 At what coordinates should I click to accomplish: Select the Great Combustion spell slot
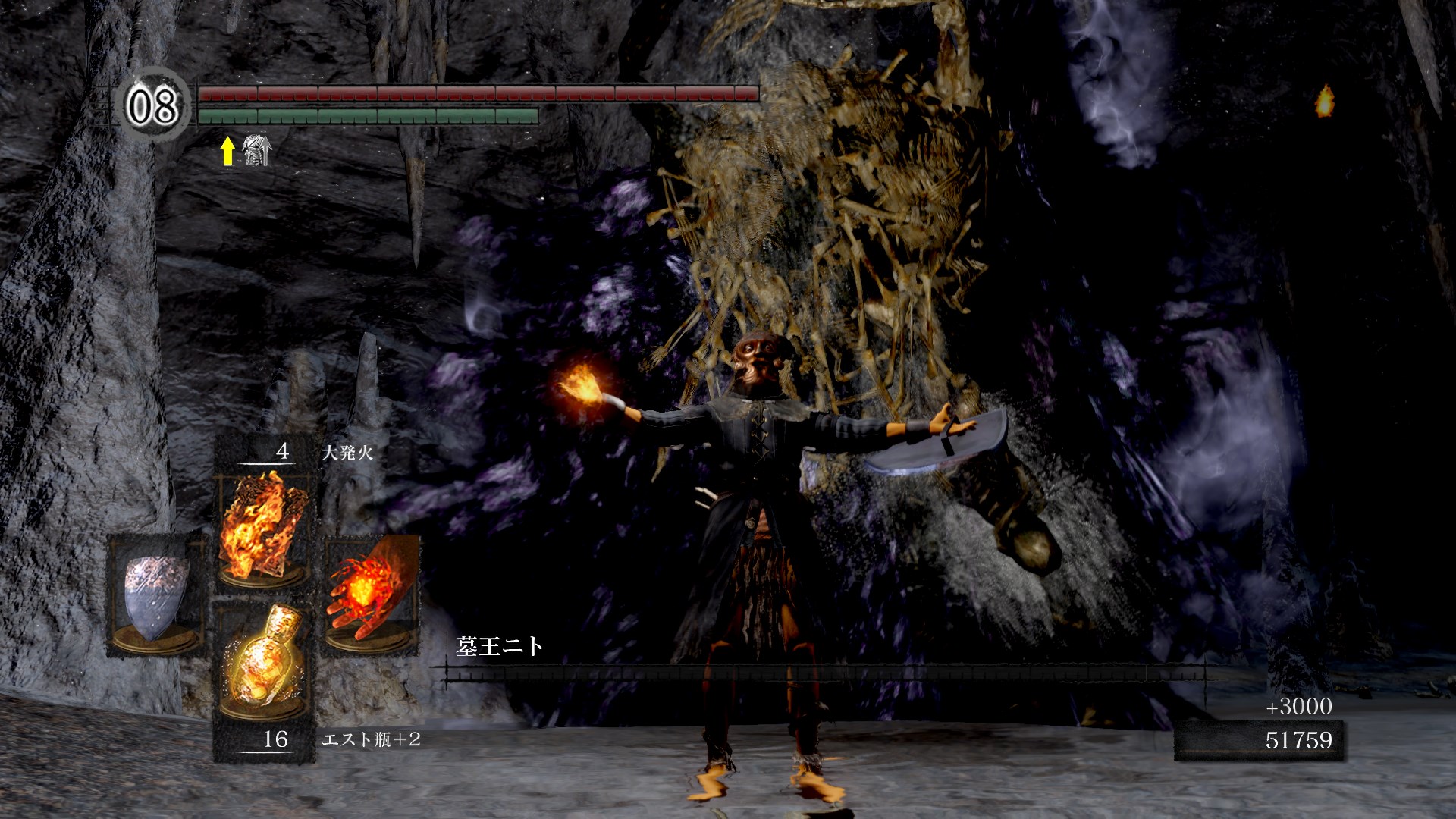pos(262,526)
